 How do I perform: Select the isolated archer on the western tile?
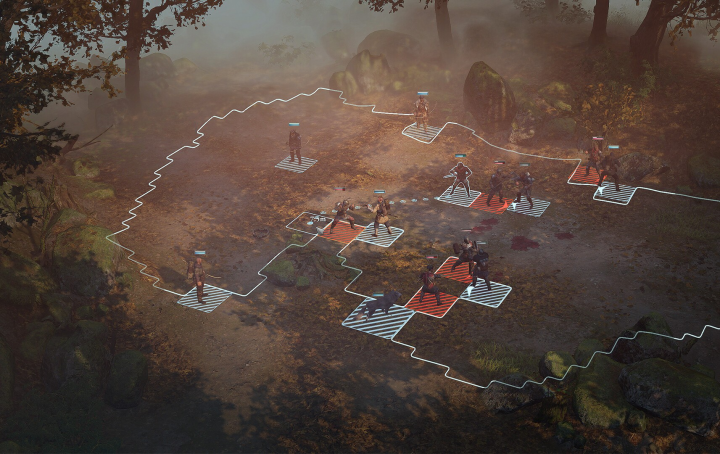[x=200, y=278]
